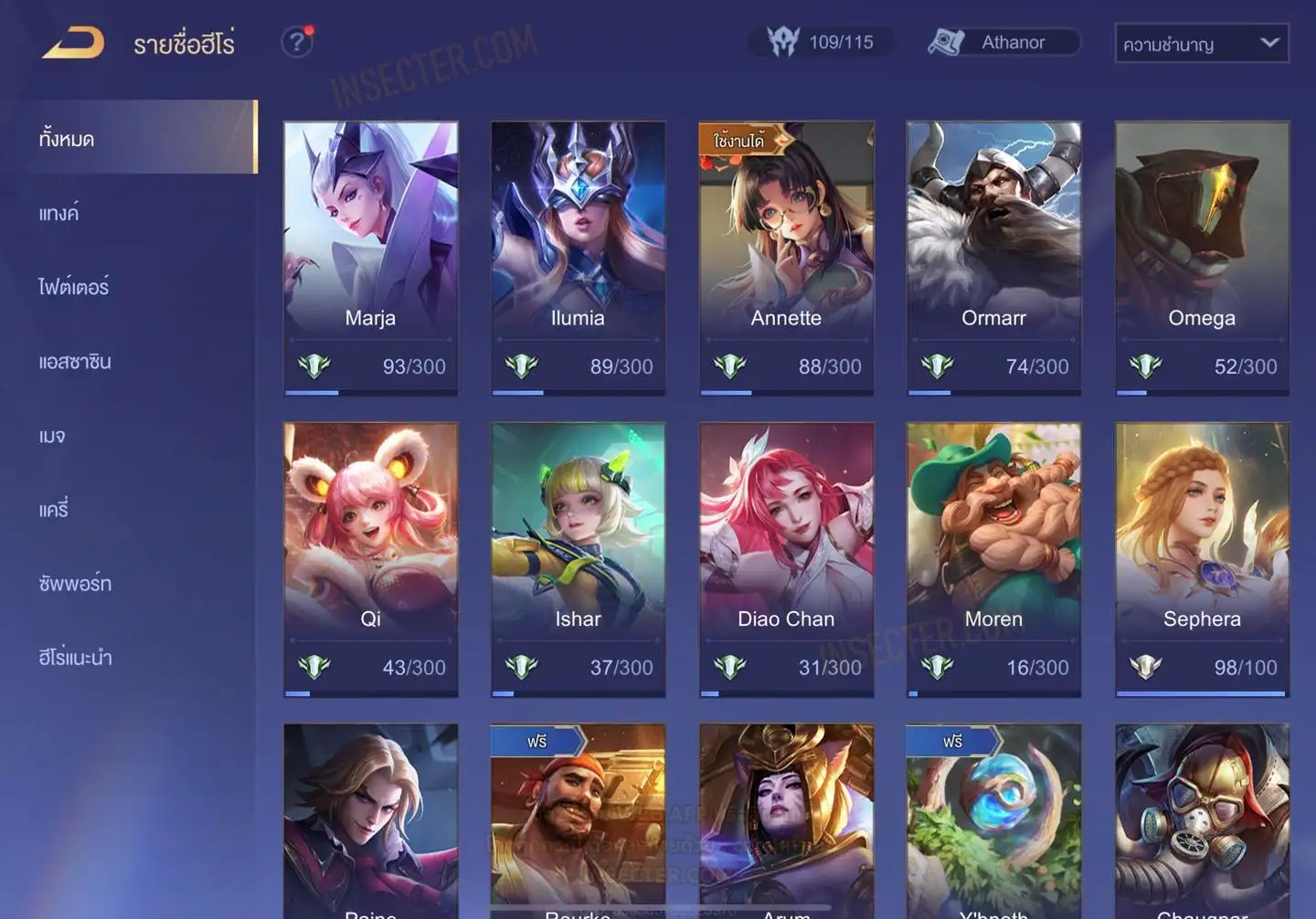1316x919 pixels.
Task: Show the แอสซาซิน (Assassin) heroes
Action: (75, 362)
